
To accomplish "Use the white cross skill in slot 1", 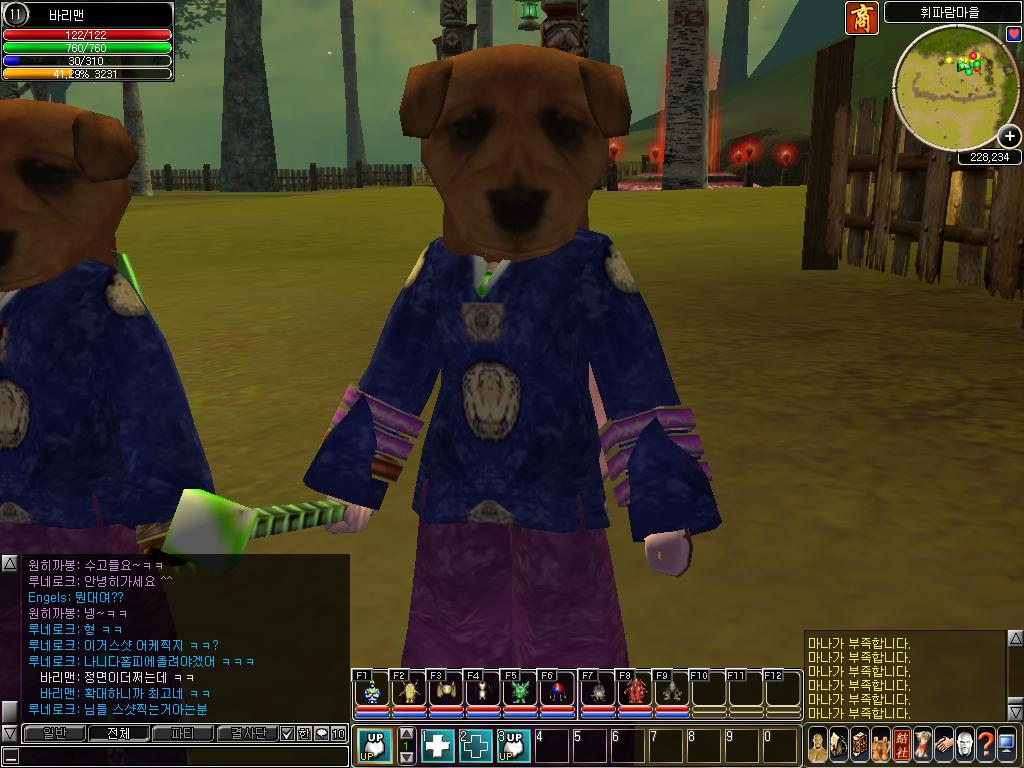I will 438,745.
